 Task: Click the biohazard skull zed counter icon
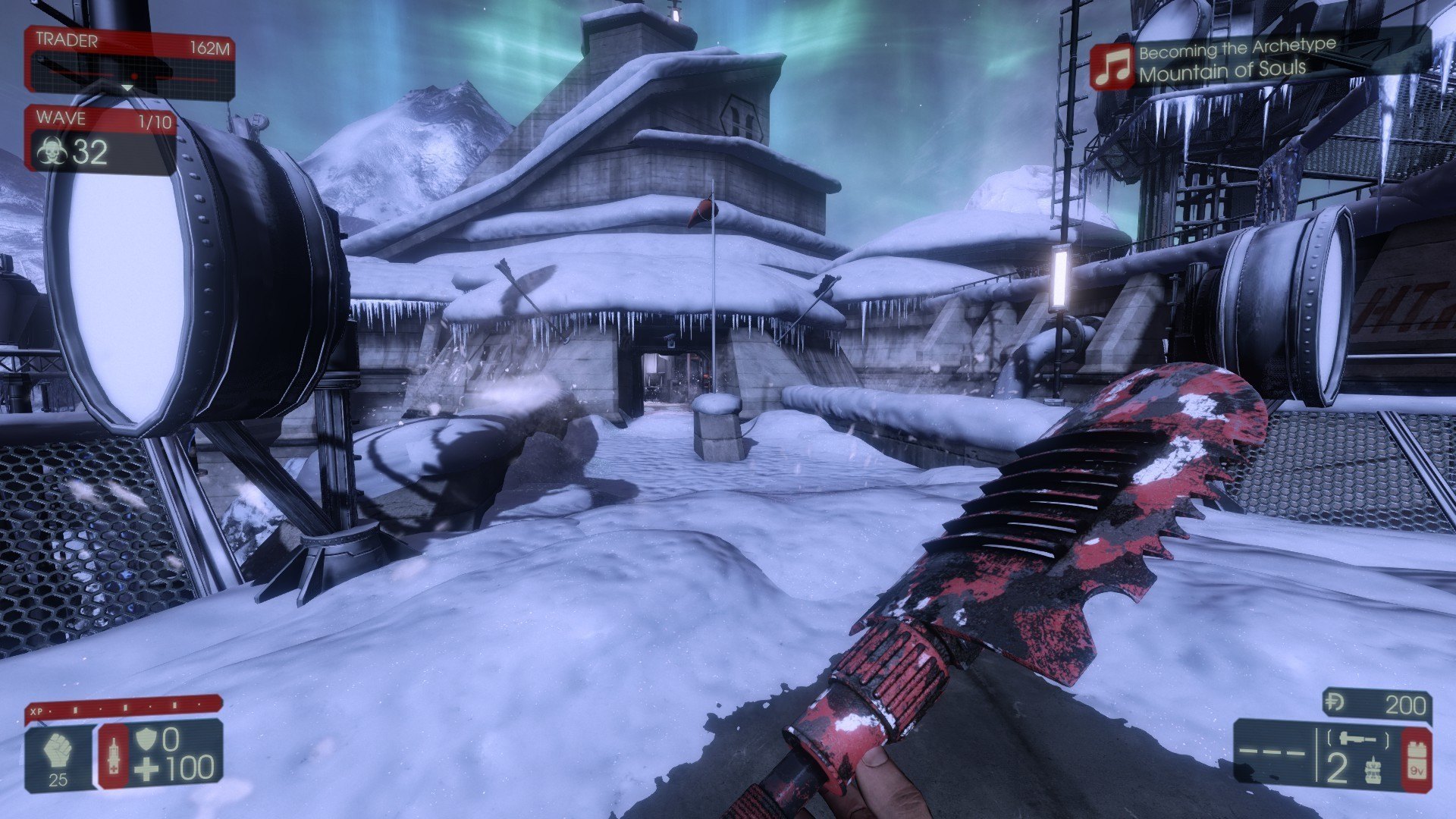[x=52, y=152]
